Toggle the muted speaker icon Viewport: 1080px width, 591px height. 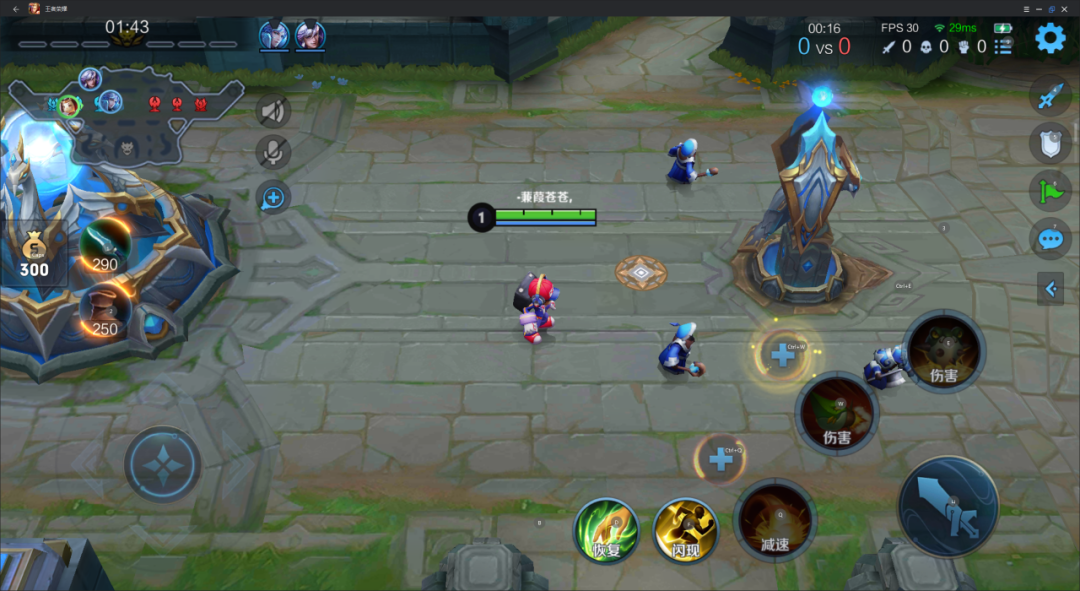(273, 112)
